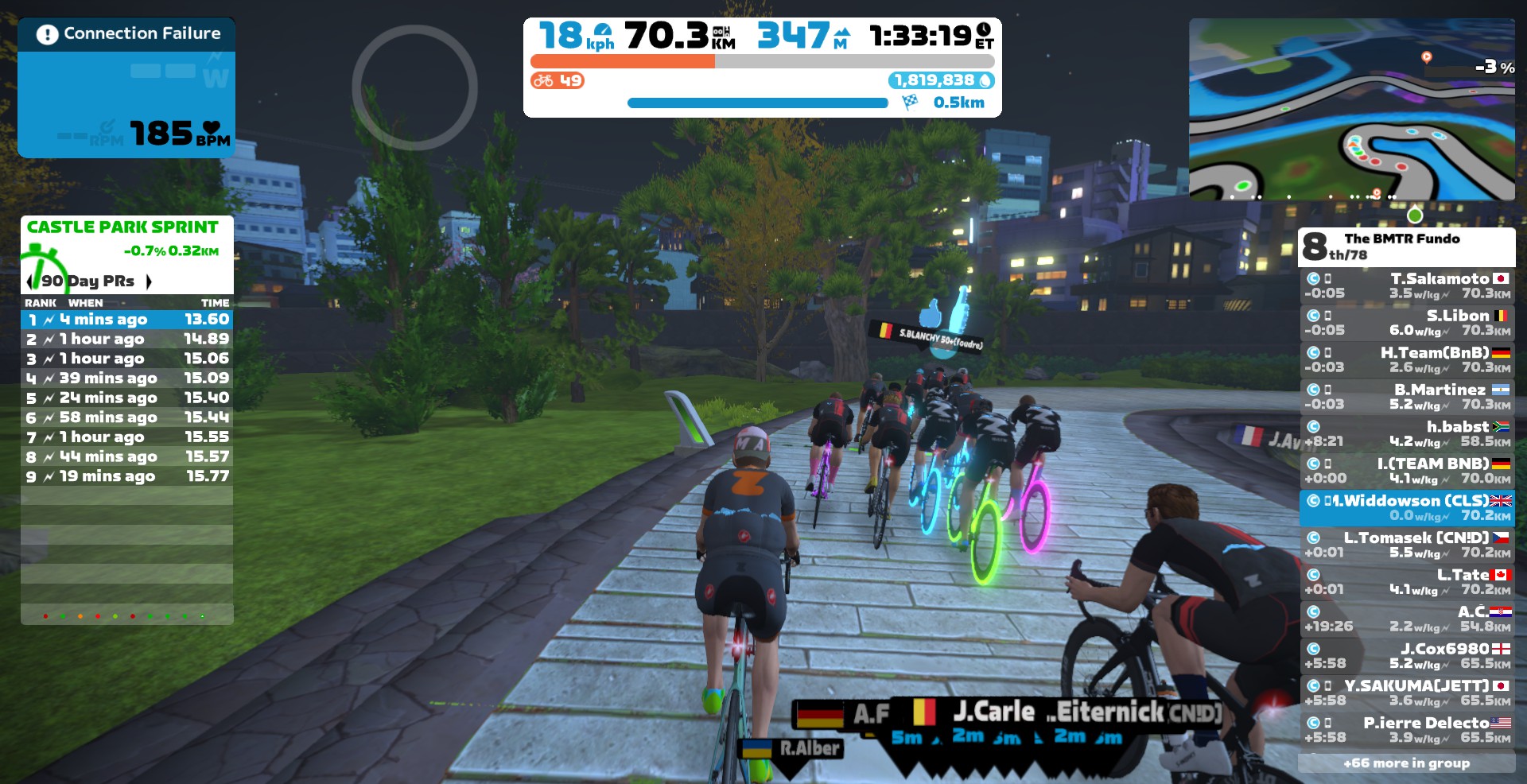This screenshot has height=784, width=1527.
Task: Pick Y.SAKUMA[JETT] from the rider list
Action: point(1406,693)
